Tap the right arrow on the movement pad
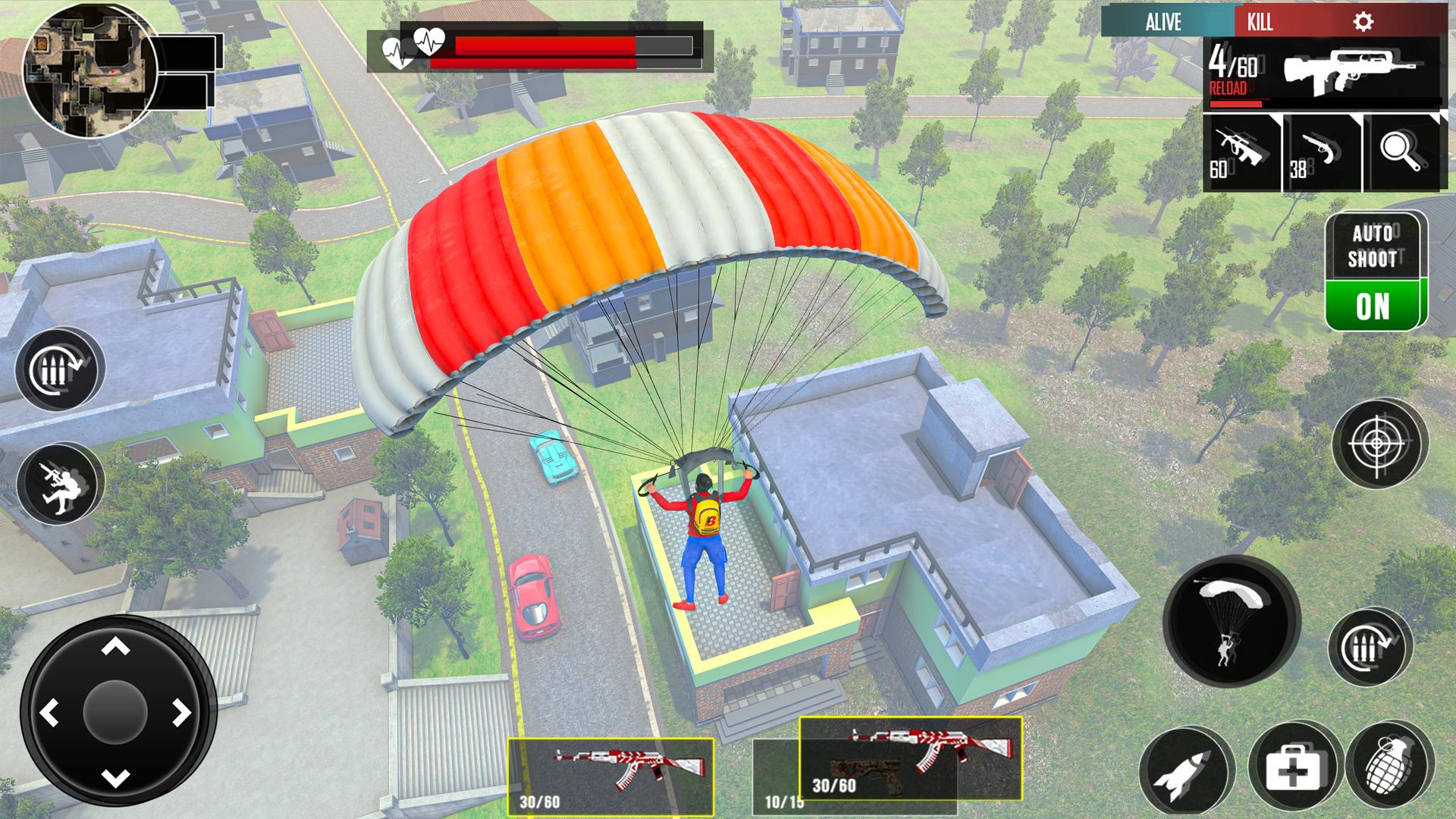The height and width of the screenshot is (819, 1456). point(180,713)
